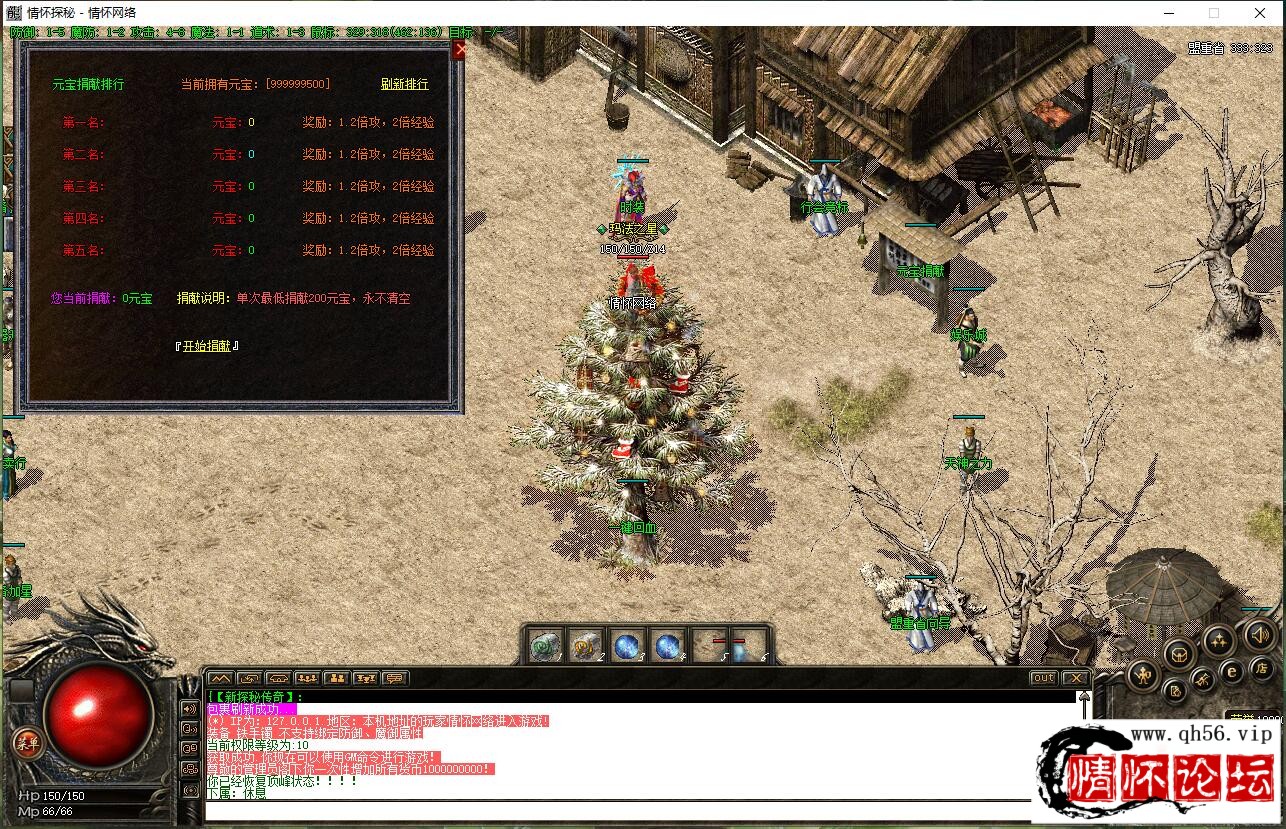Click the chat text input field
This screenshot has height=829, width=1286.
pos(620,810)
